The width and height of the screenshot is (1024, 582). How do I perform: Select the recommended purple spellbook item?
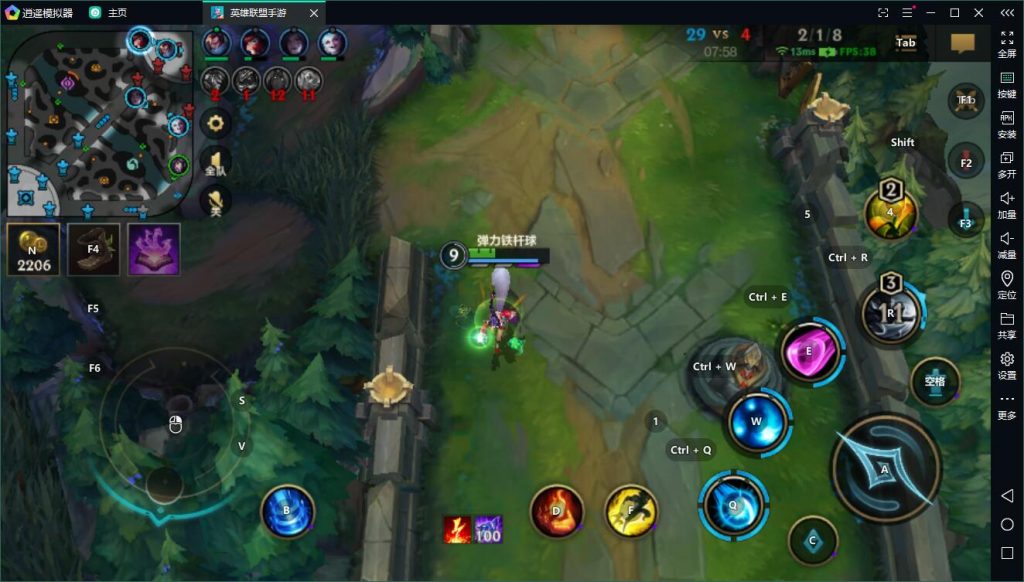154,249
